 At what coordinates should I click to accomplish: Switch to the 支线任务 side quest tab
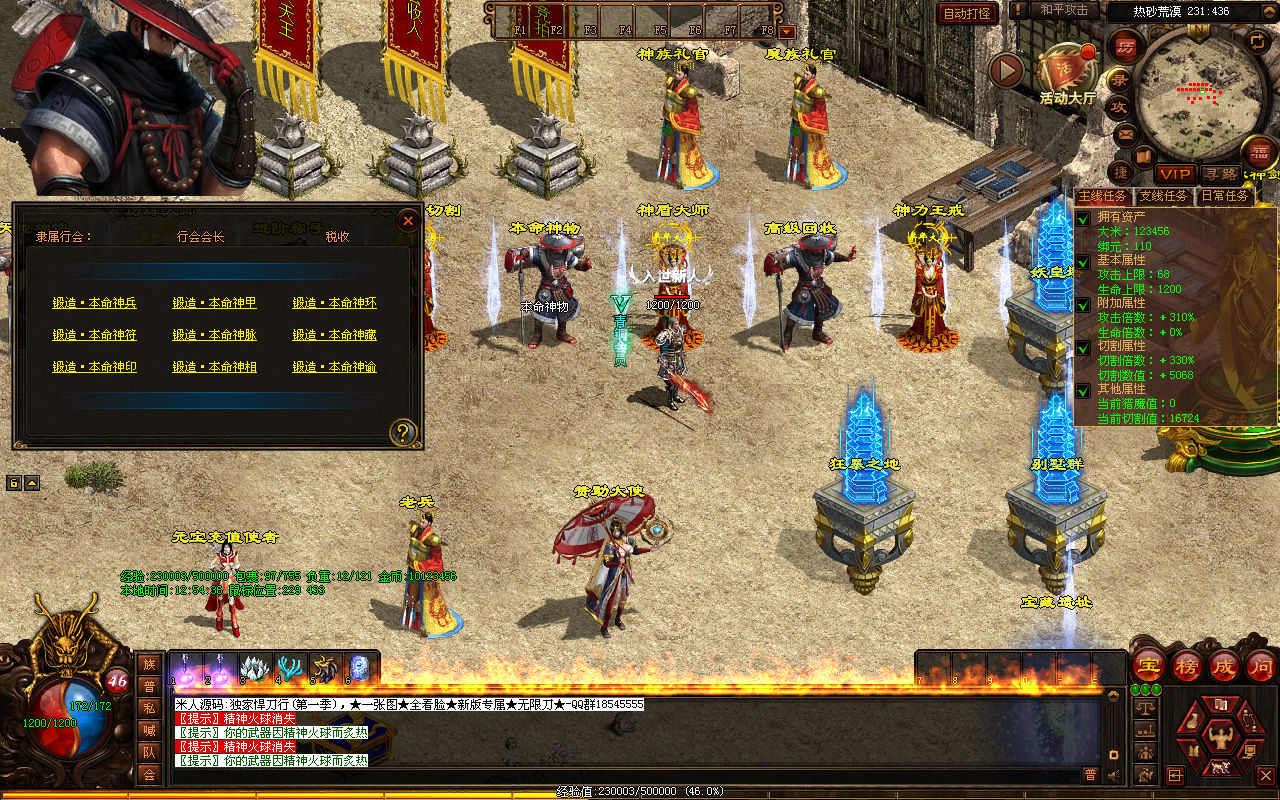pyautogui.click(x=1165, y=197)
